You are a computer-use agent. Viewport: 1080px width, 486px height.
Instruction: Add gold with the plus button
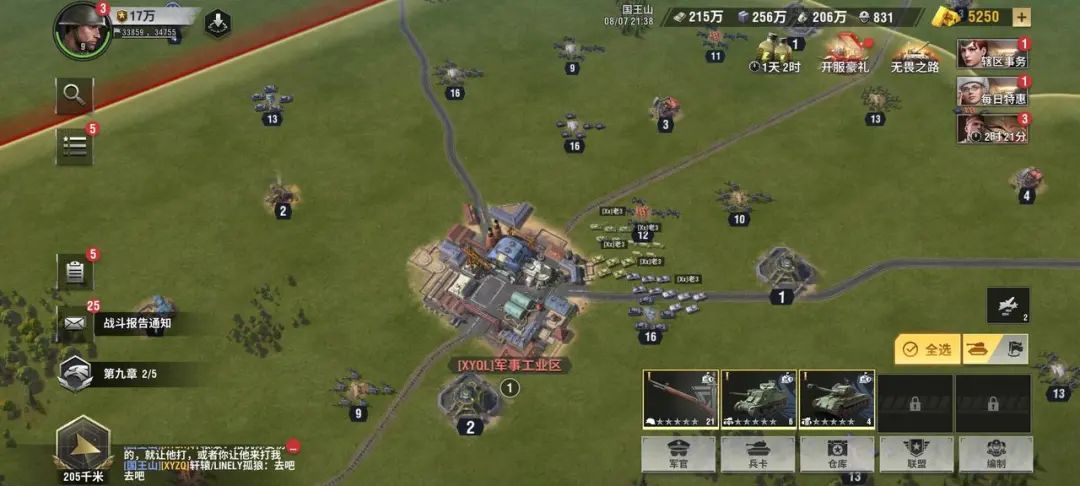(x=1021, y=16)
